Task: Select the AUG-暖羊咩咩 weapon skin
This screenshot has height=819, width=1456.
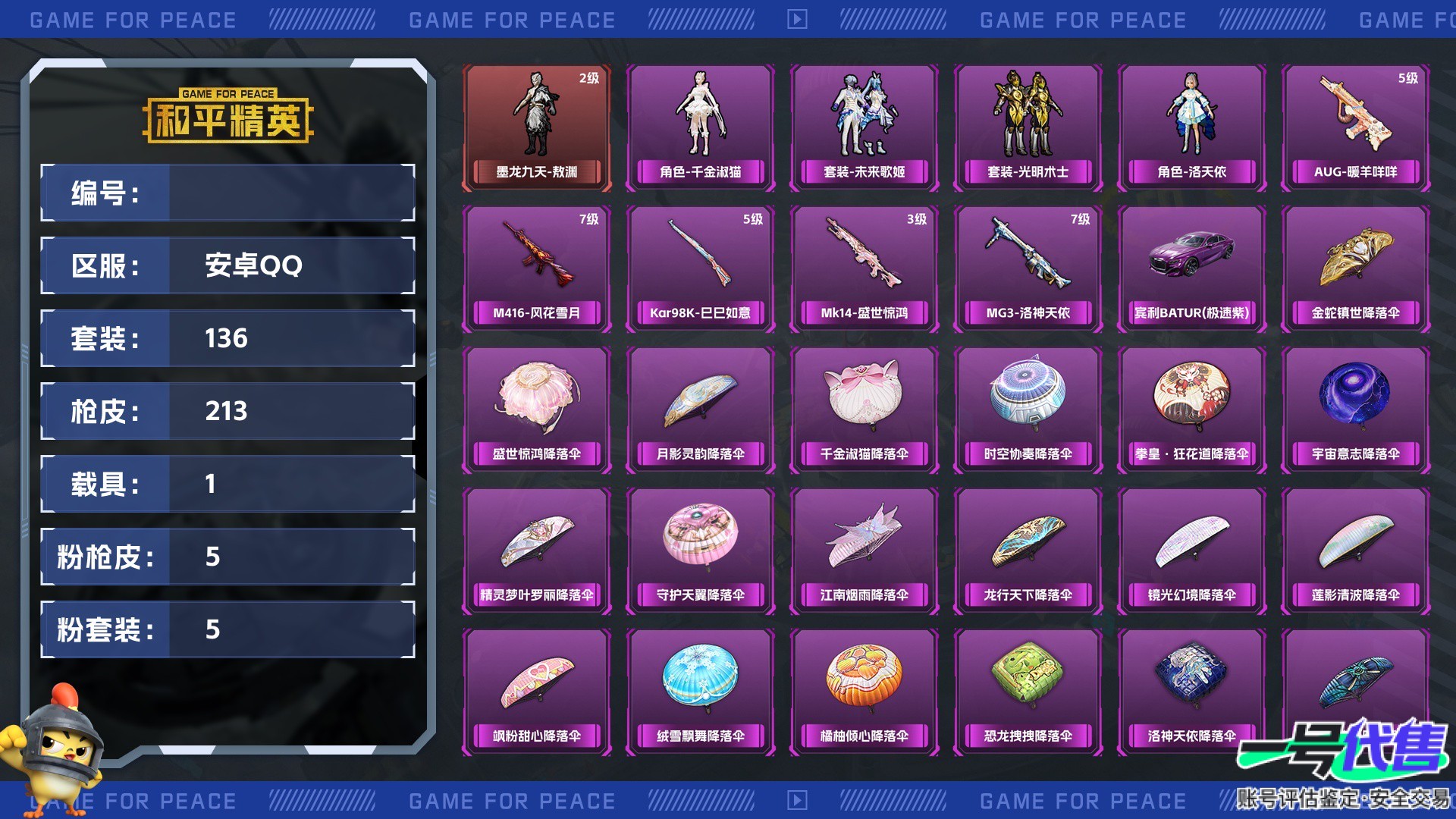Action: click(1356, 127)
